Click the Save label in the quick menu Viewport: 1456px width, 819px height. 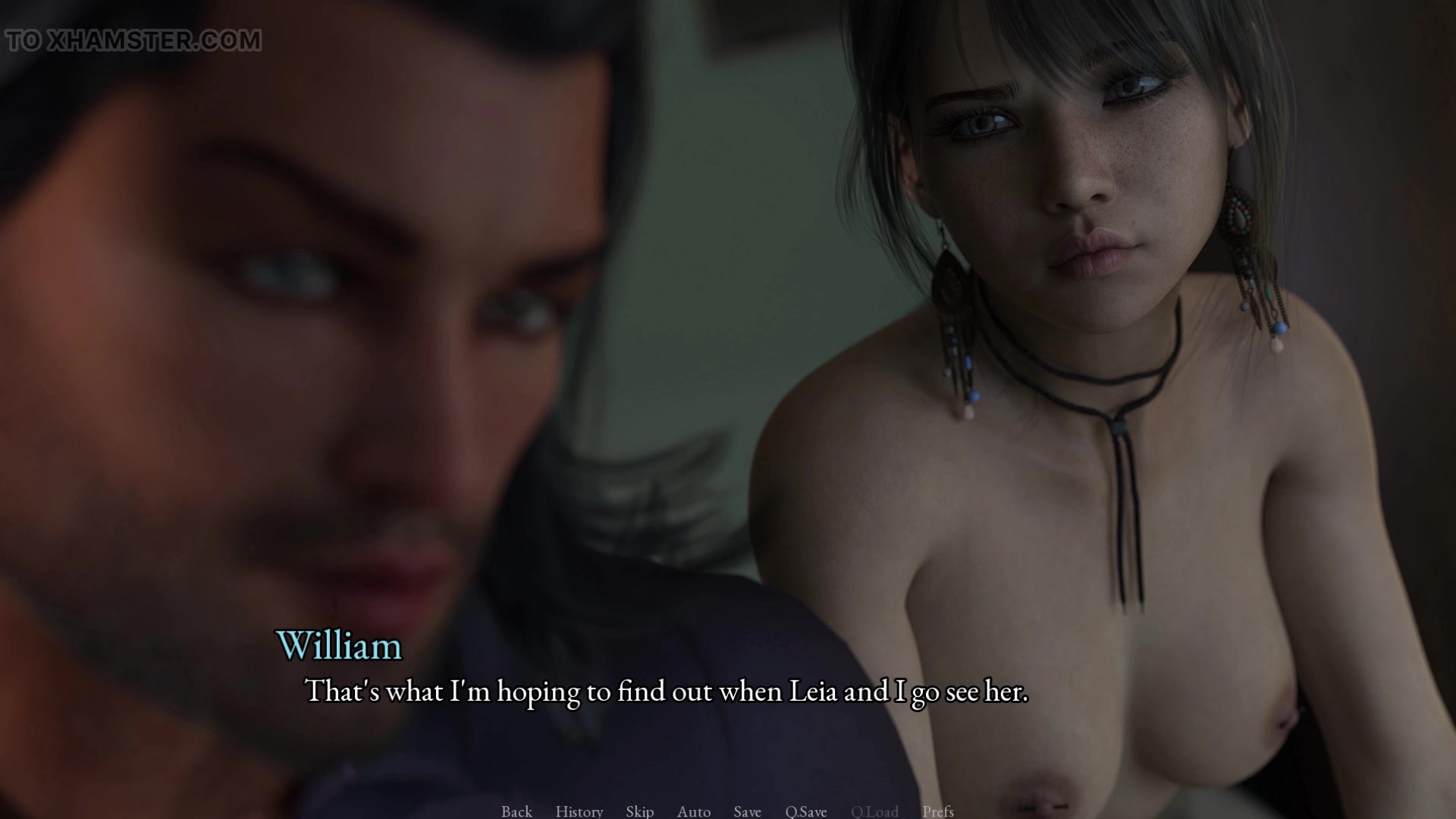747,811
